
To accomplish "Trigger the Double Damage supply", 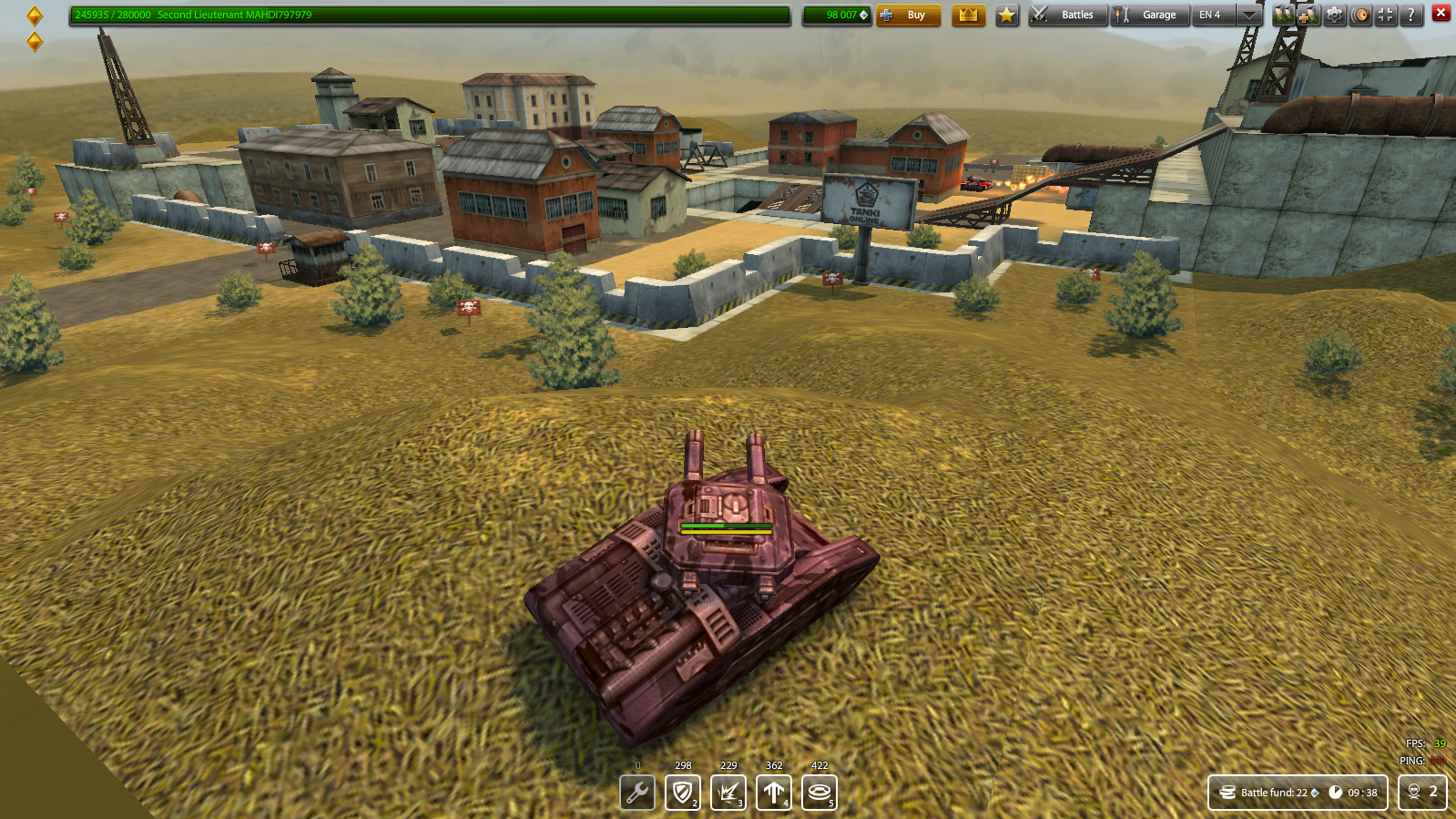I will (x=728, y=793).
